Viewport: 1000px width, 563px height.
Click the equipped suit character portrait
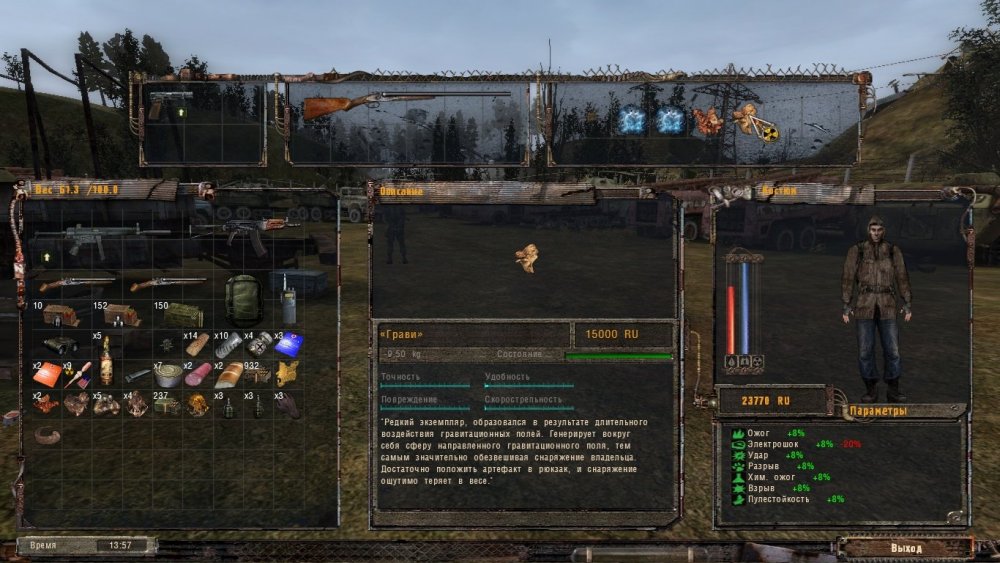[876, 305]
